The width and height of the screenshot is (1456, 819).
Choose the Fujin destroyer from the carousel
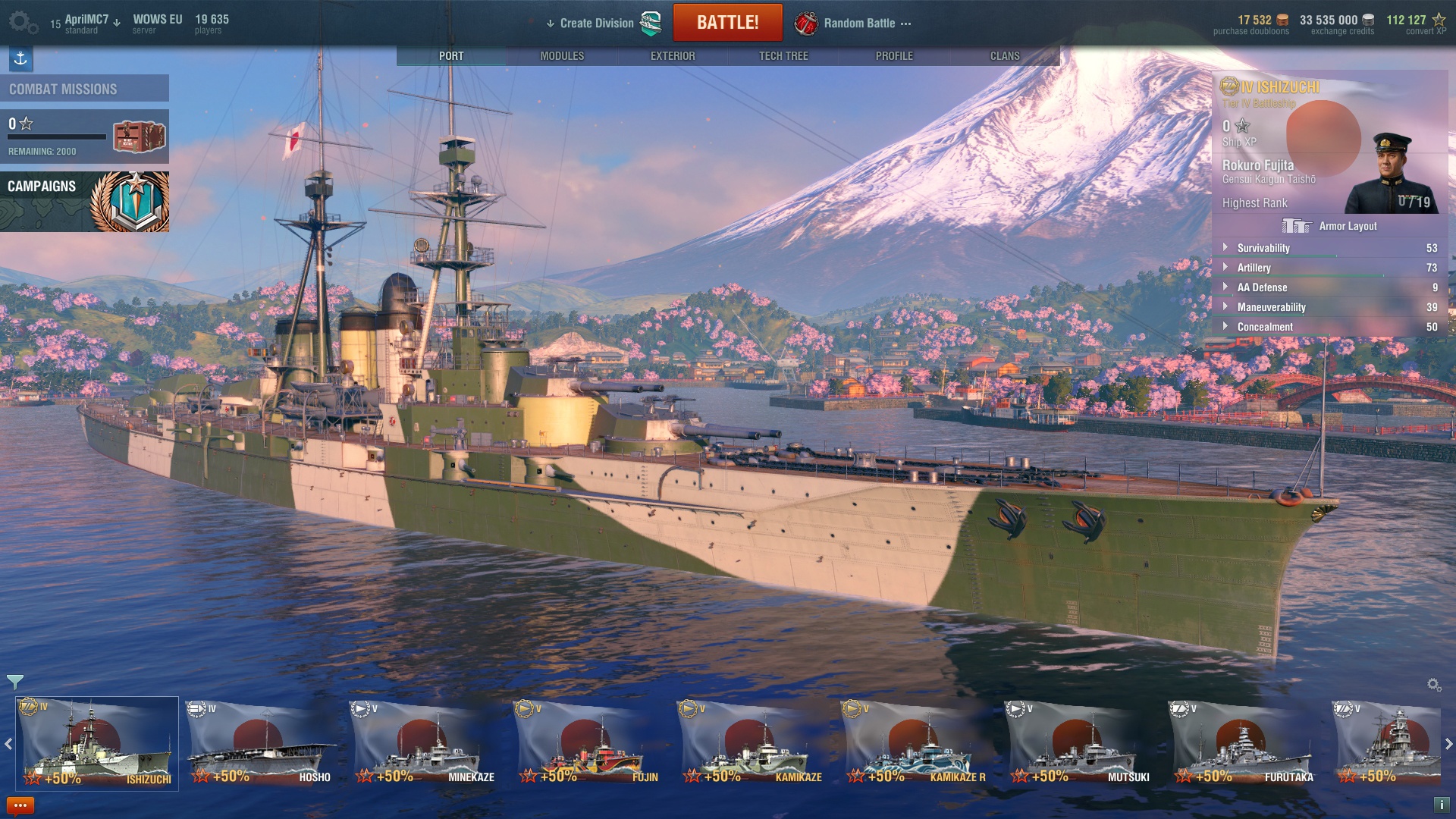[587, 744]
